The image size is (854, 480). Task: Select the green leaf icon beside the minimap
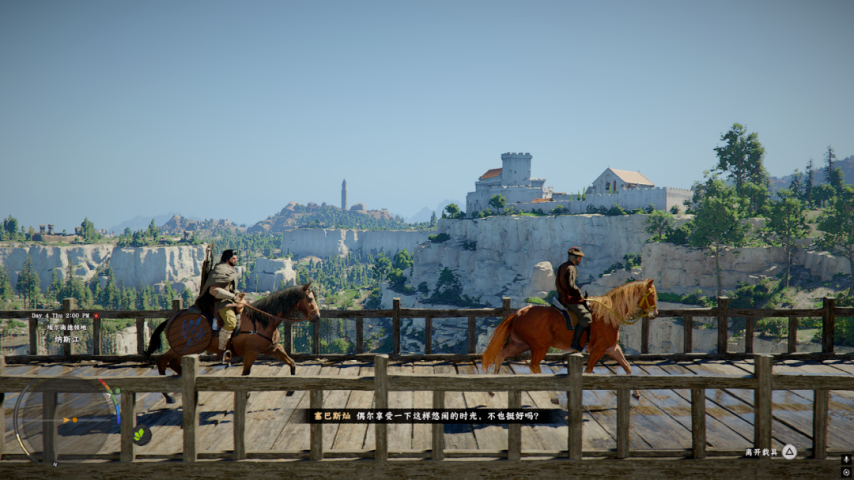coord(141,435)
